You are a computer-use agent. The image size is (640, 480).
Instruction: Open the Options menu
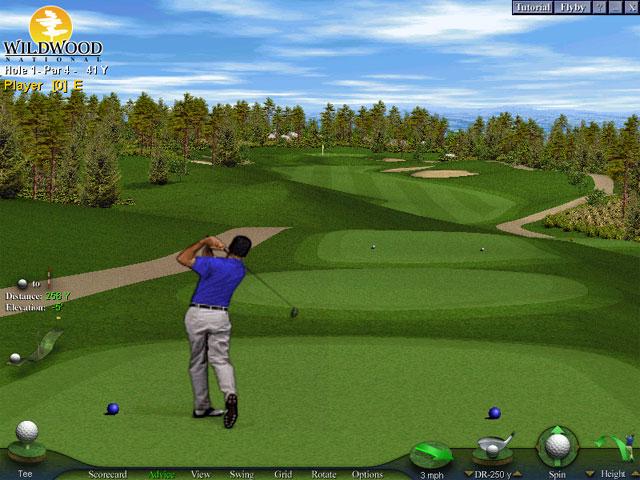point(367,474)
